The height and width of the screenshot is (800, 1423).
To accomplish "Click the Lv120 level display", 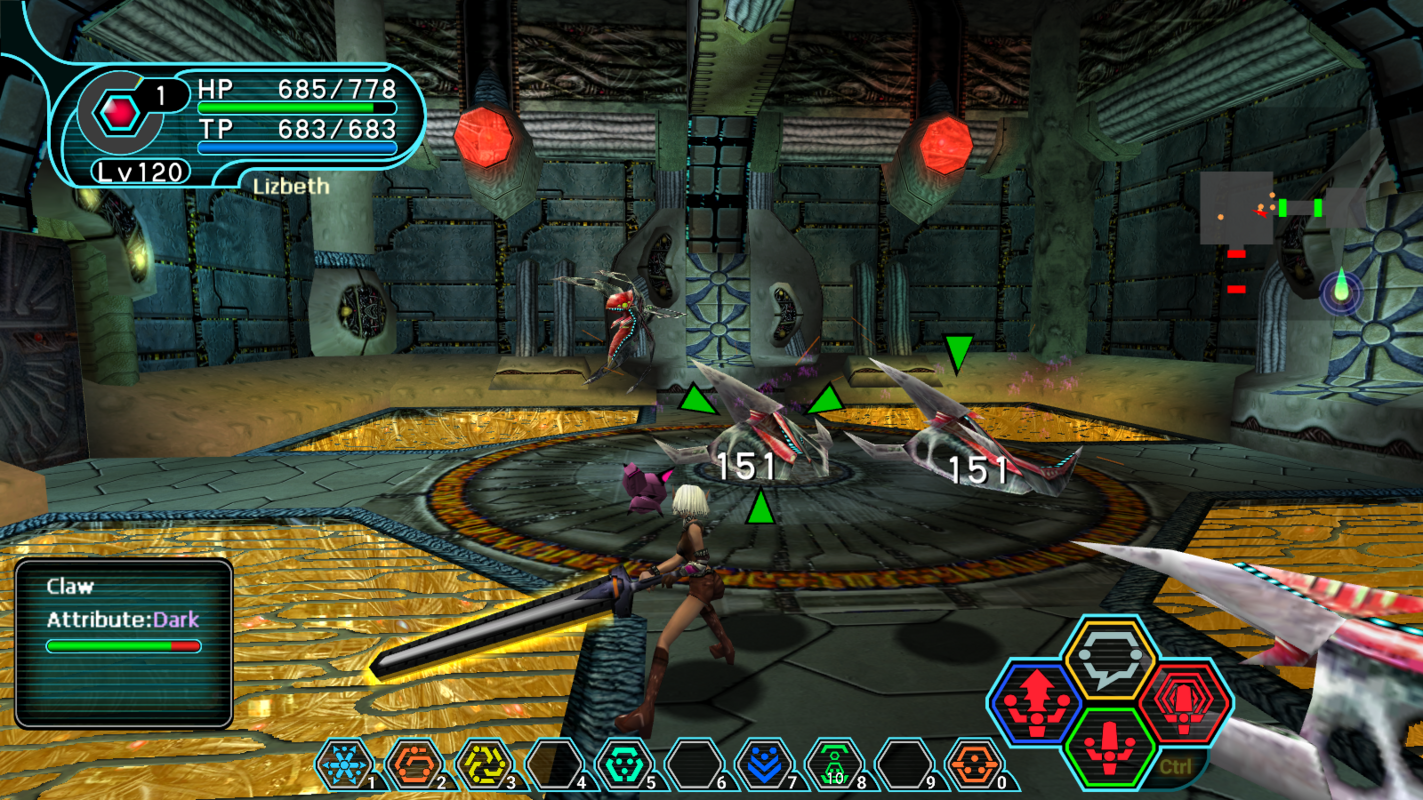I will 140,171.
